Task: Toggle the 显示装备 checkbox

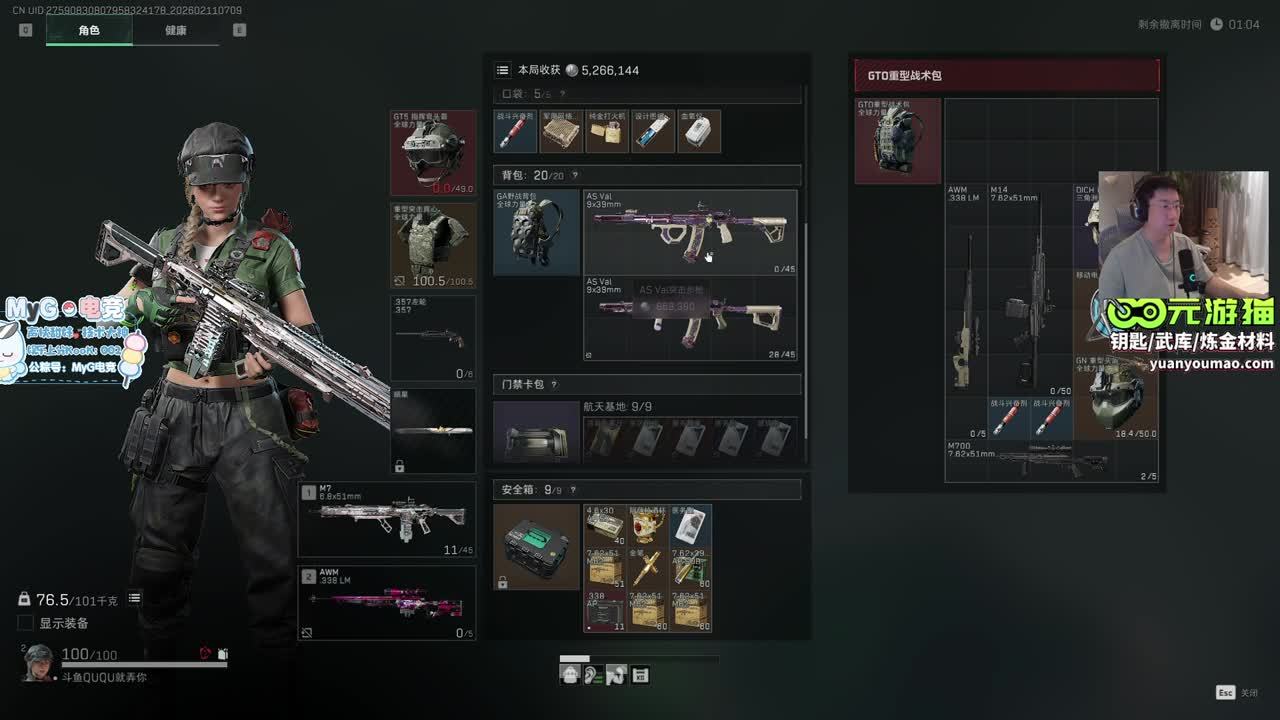Action: (26, 623)
